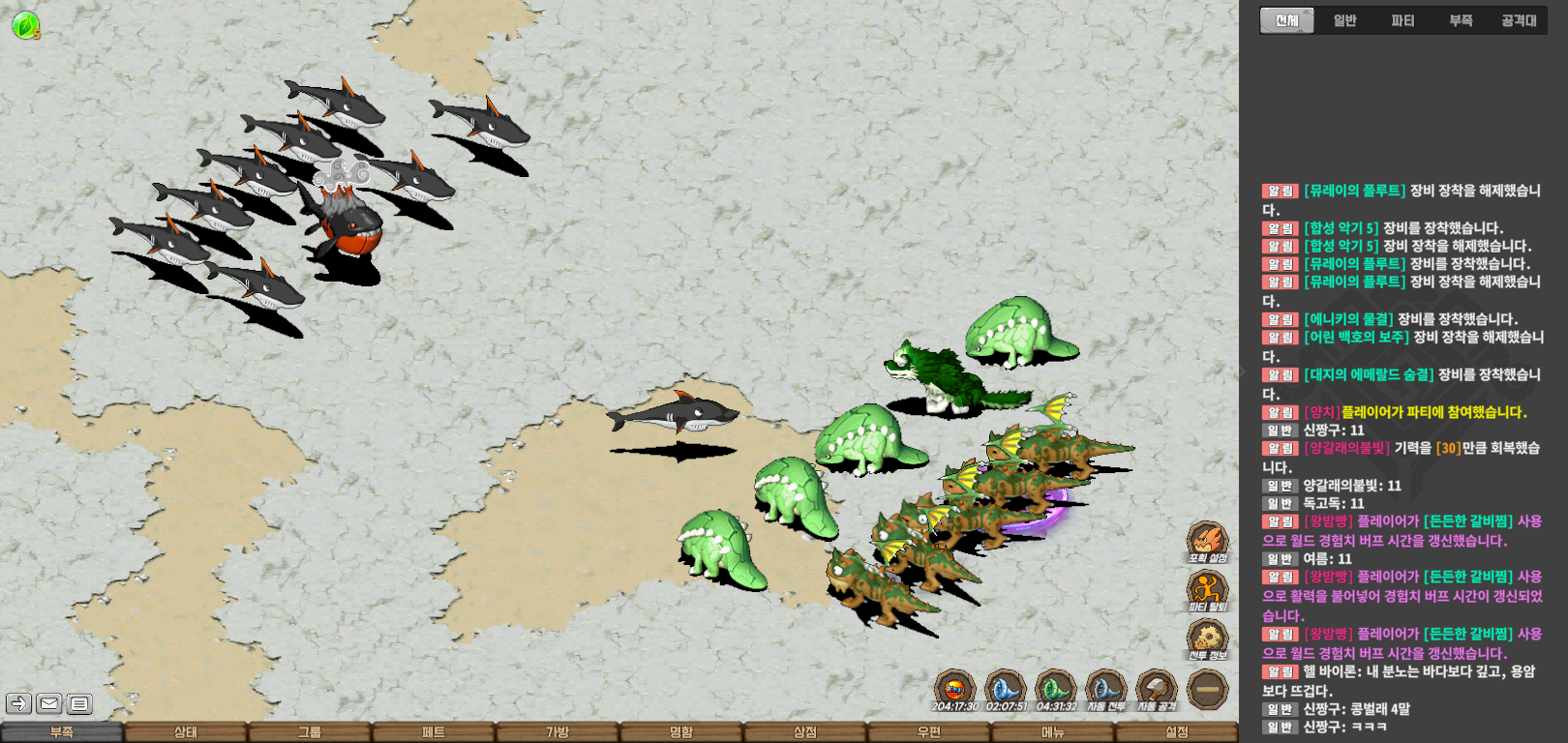This screenshot has height=743, width=1568.
Task: Open 포획 설정 capture settings
Action: 1207,541
